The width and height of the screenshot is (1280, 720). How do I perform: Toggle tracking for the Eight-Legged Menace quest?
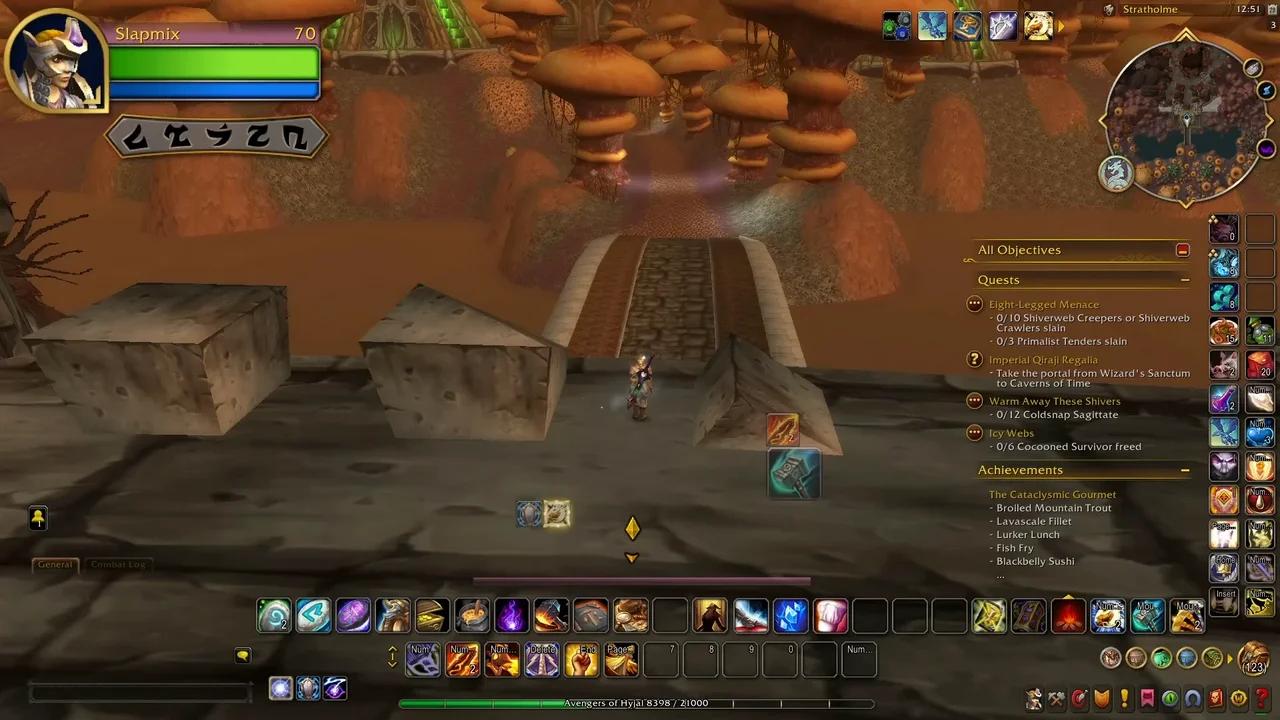pos(974,304)
